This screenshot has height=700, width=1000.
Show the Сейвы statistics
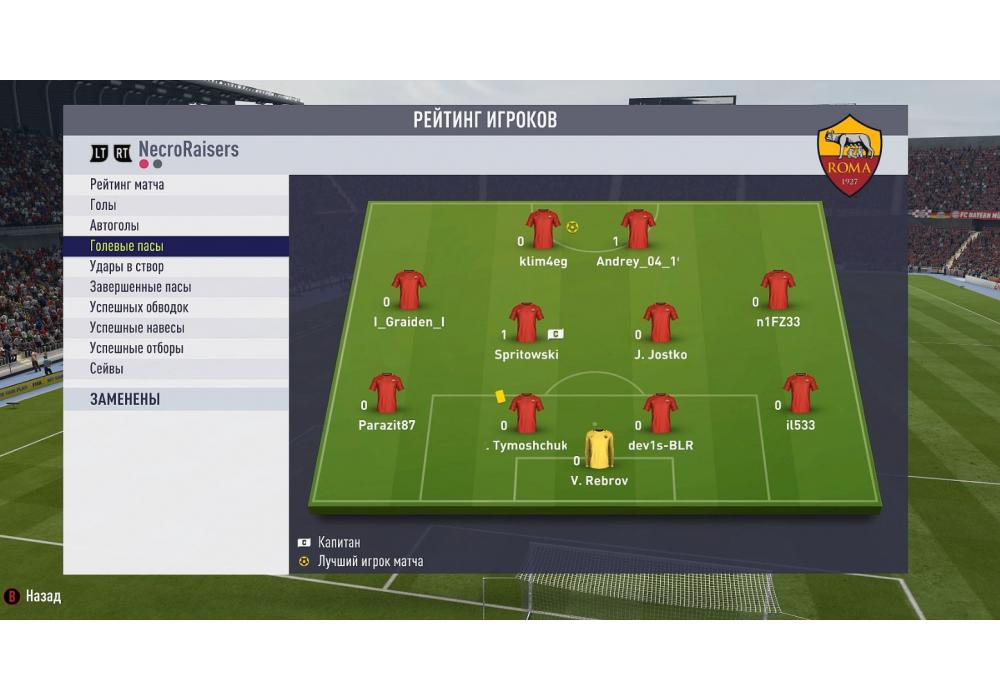(x=107, y=369)
